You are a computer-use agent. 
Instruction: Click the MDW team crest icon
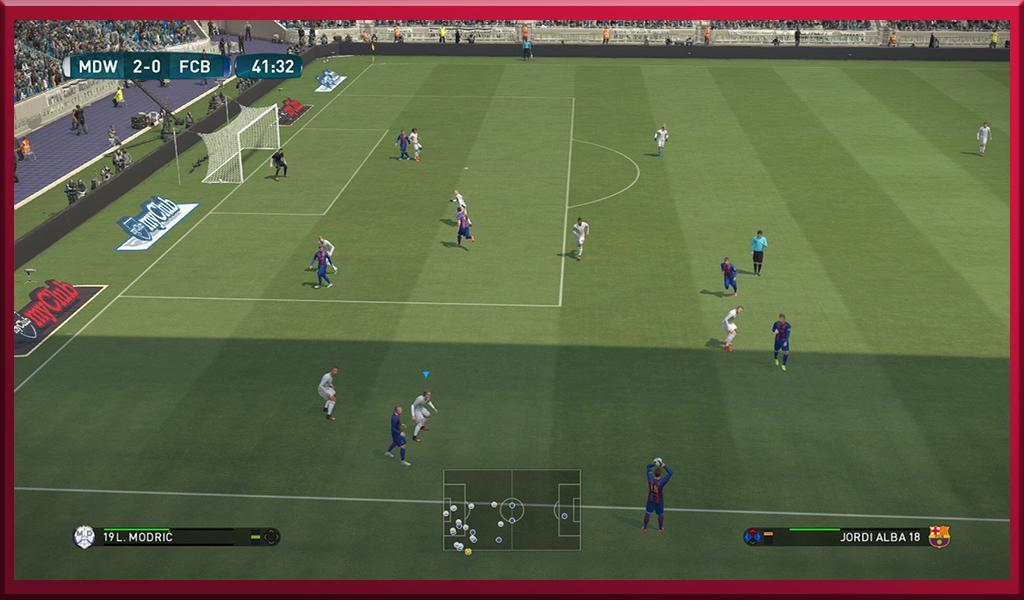(84, 537)
